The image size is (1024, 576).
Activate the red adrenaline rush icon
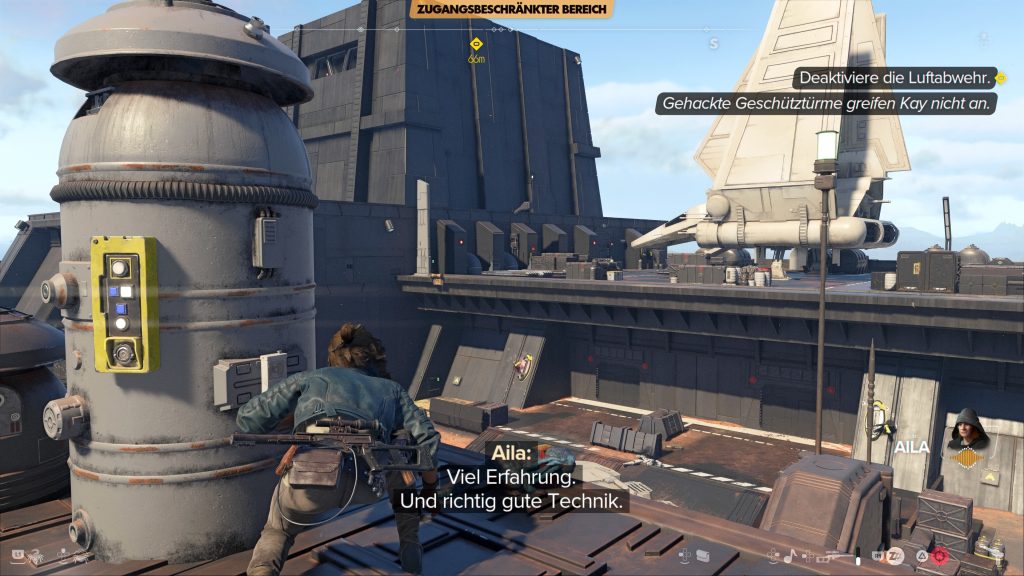click(939, 555)
